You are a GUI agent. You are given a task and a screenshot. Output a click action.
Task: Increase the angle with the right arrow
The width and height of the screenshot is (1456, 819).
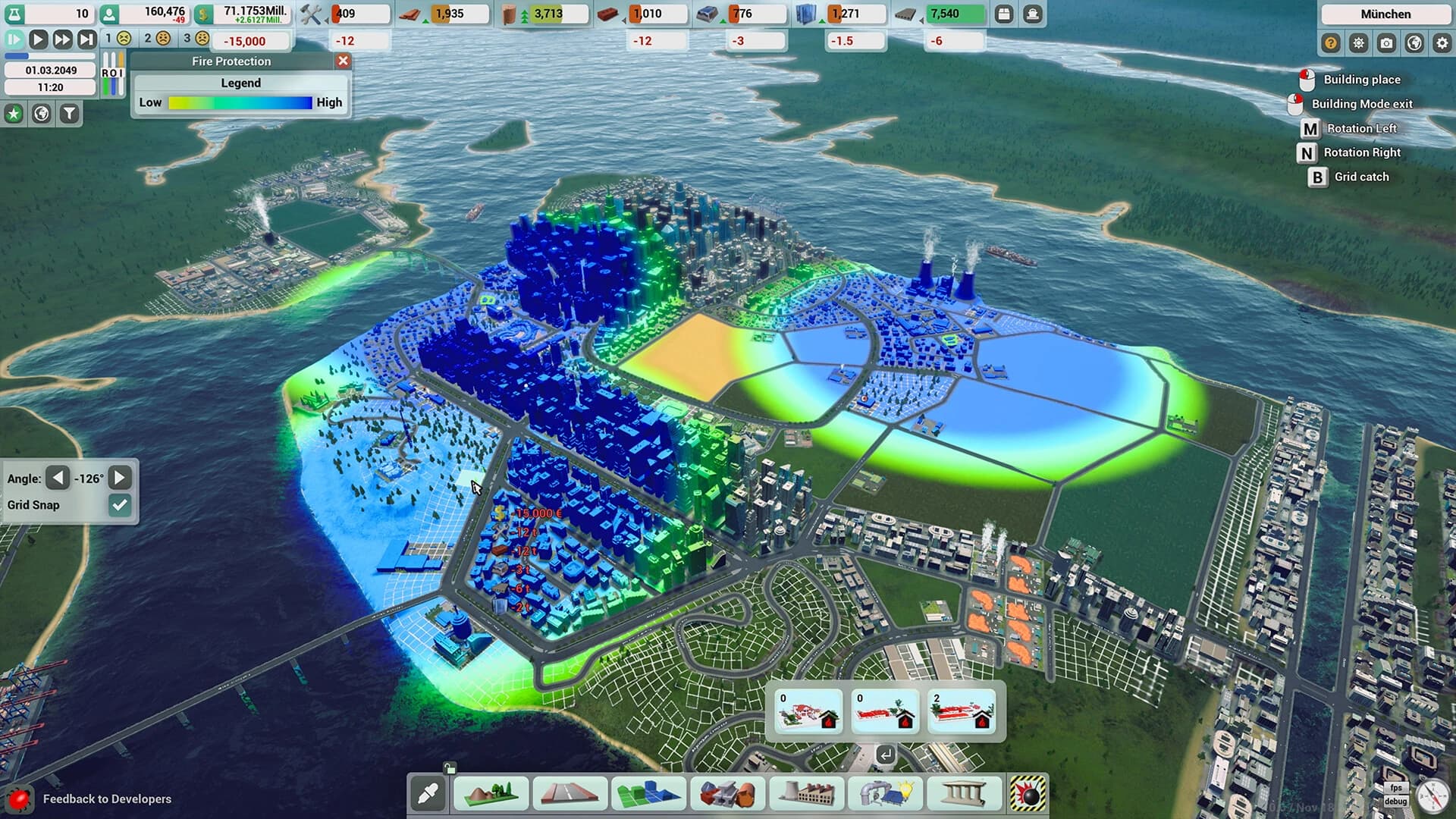[120, 478]
